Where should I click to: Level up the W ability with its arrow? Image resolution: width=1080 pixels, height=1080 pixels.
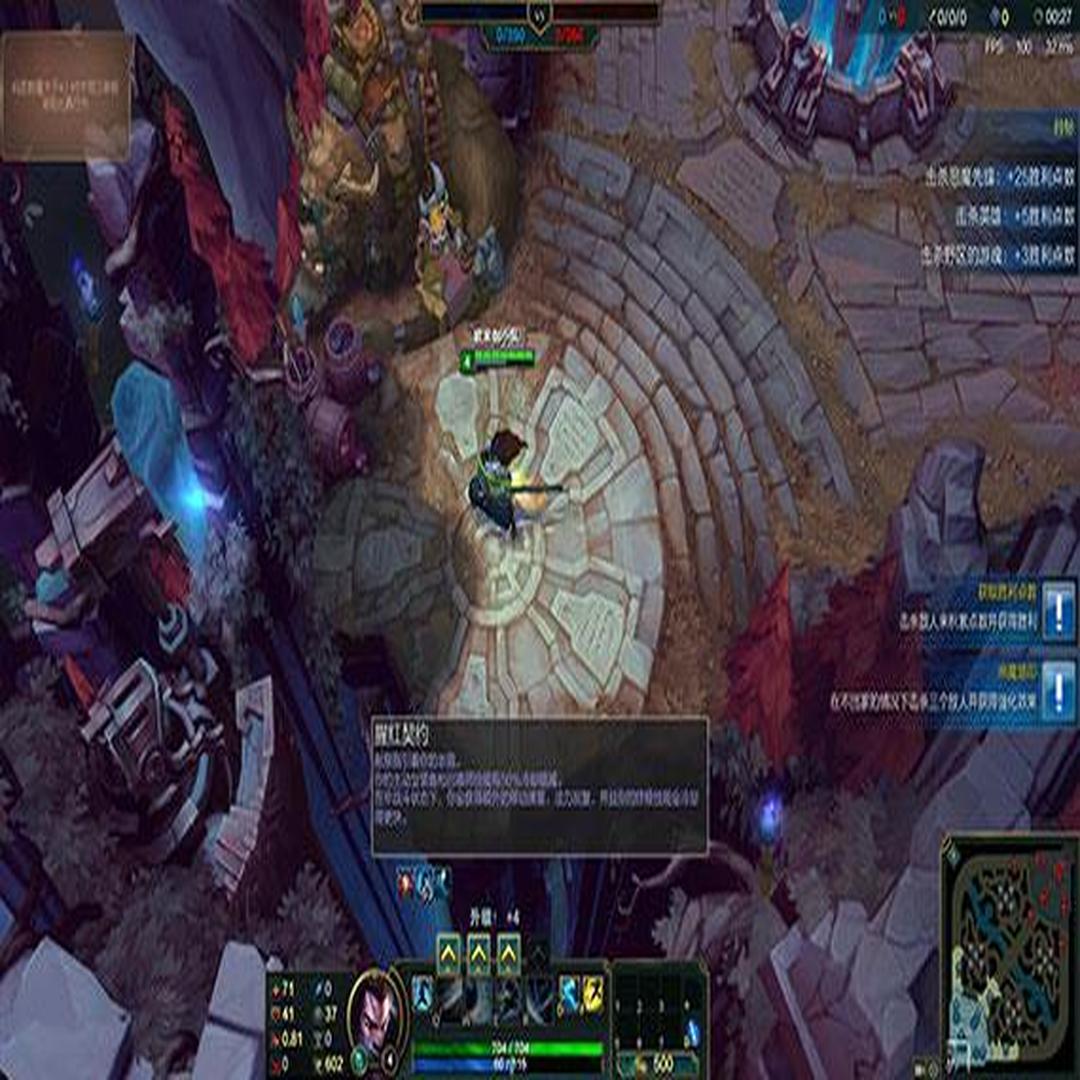[479, 954]
